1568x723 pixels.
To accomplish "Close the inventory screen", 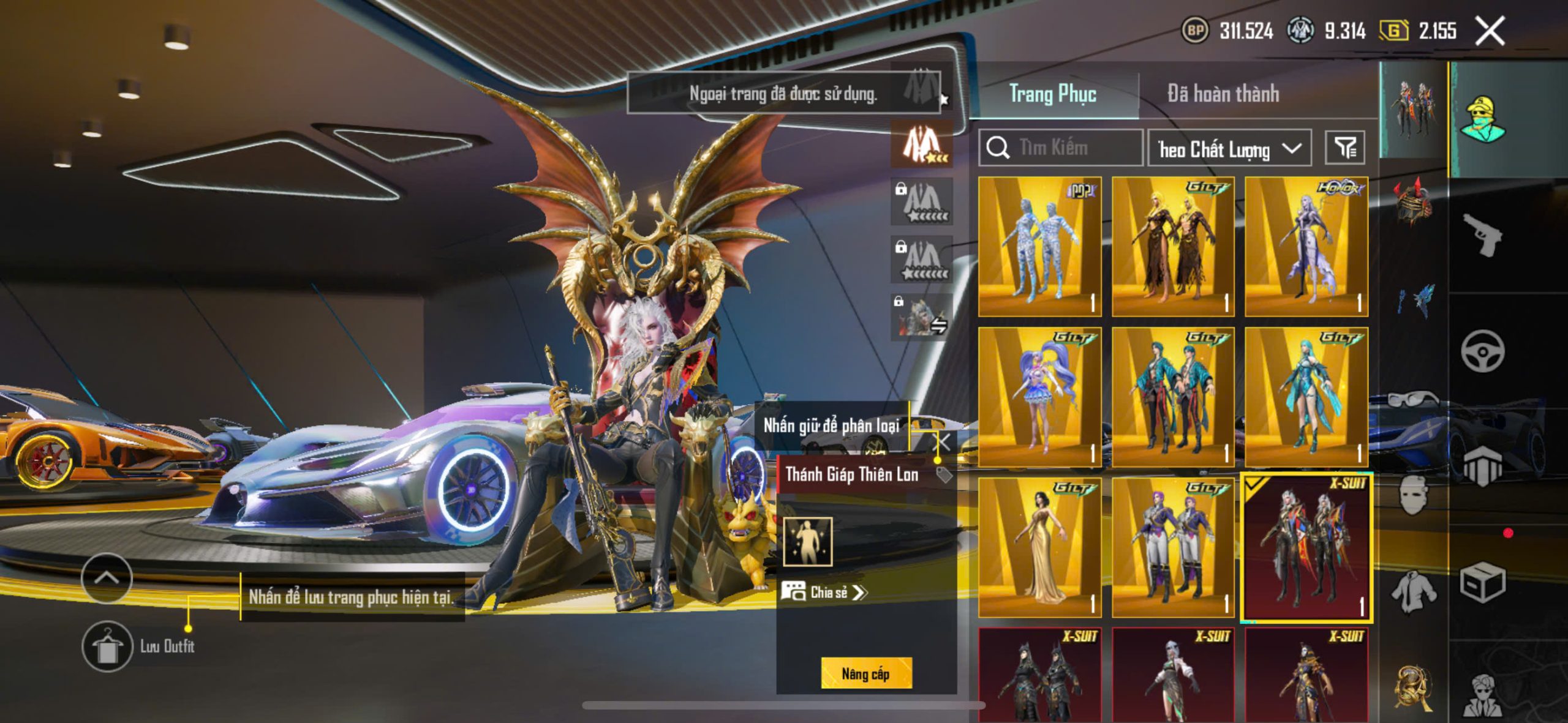I will coord(1490,31).
